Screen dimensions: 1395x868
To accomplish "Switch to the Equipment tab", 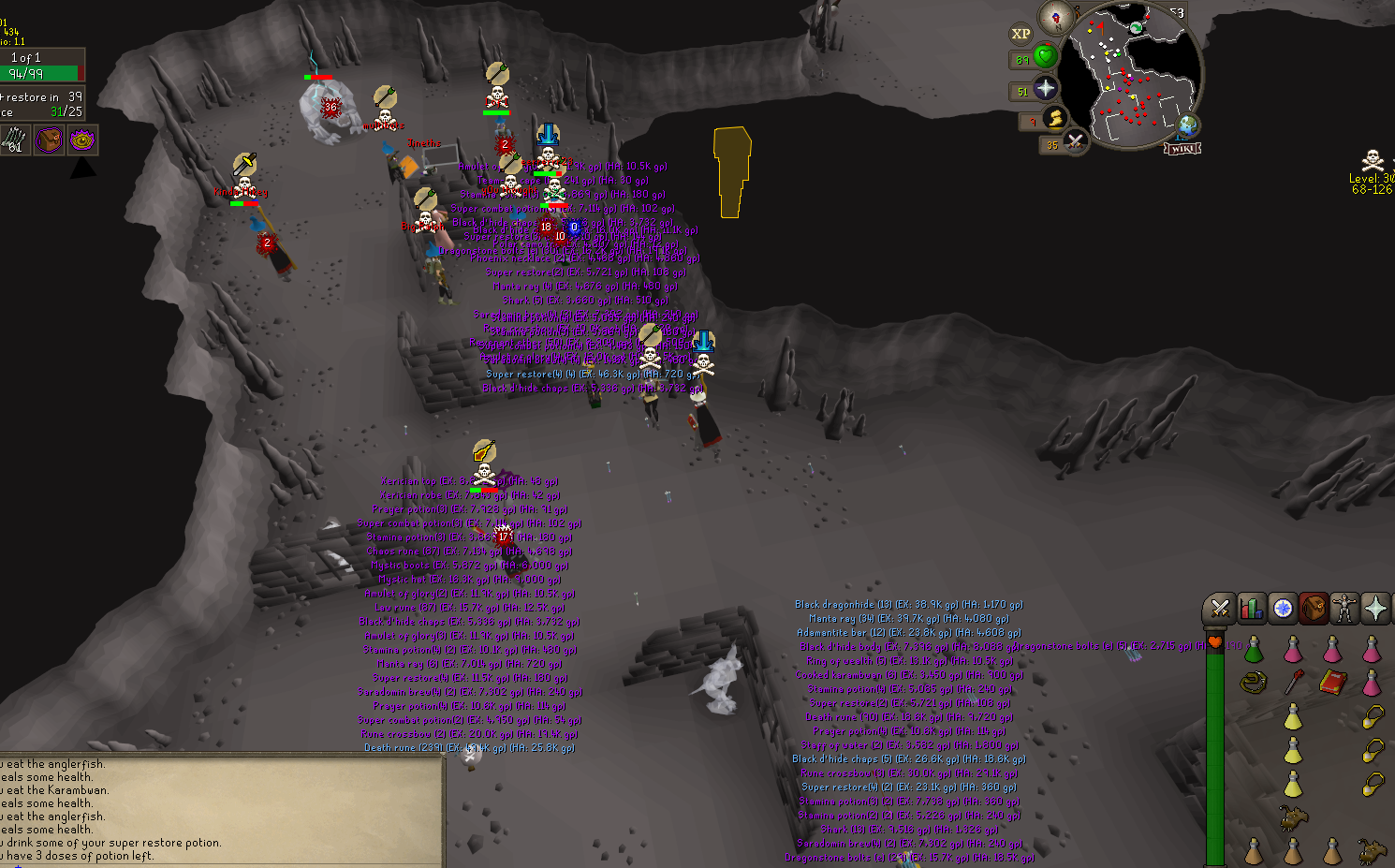I will tap(1344, 609).
